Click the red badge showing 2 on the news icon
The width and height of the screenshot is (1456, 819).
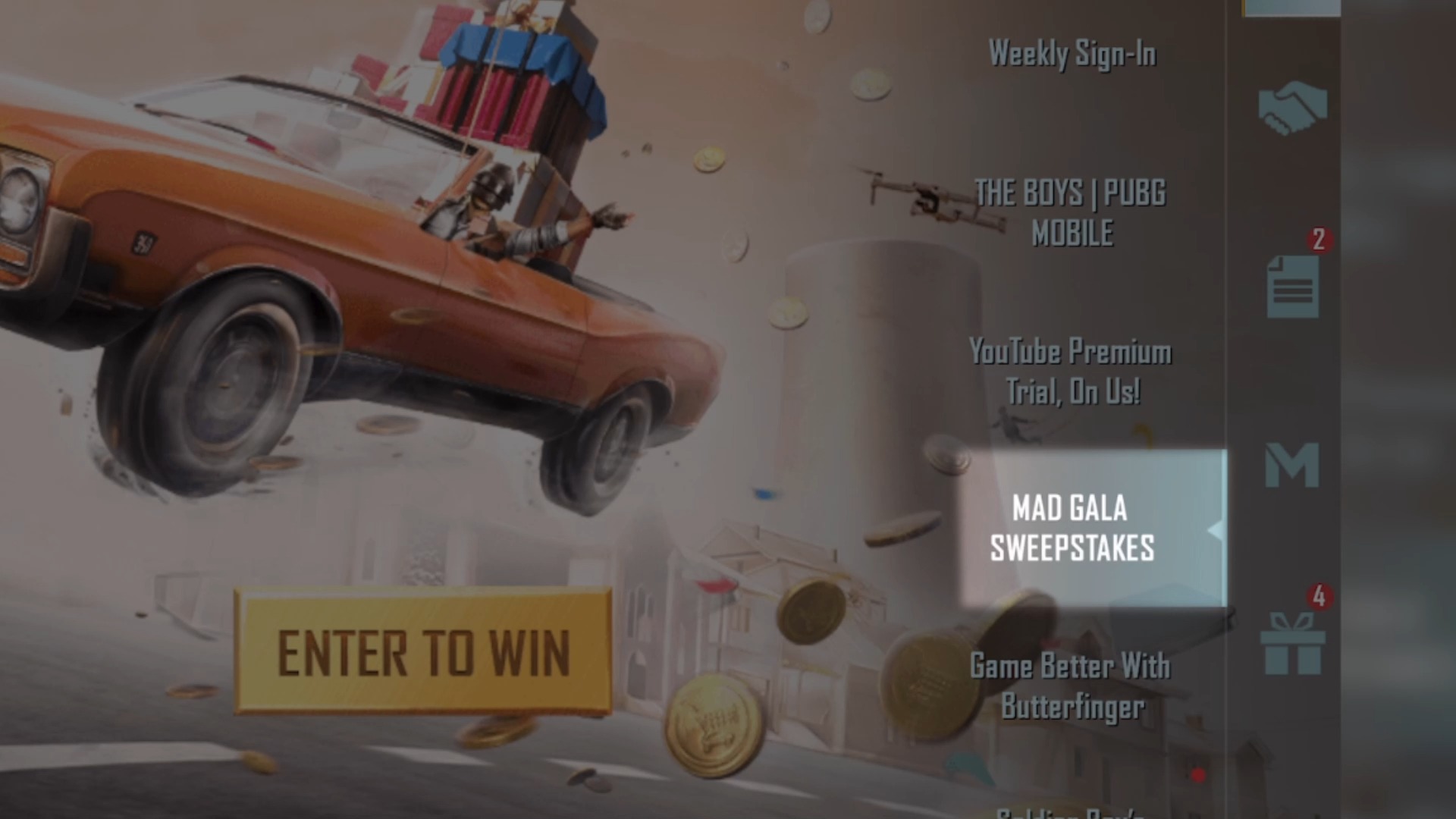coord(1319,240)
